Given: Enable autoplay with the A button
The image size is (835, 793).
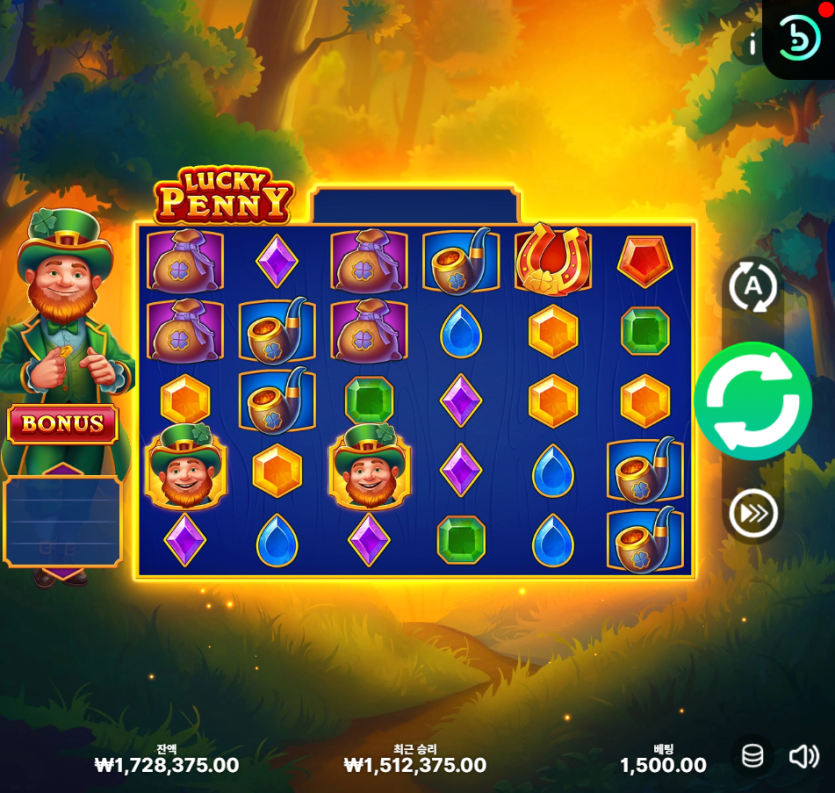Looking at the screenshot, I should click(752, 288).
